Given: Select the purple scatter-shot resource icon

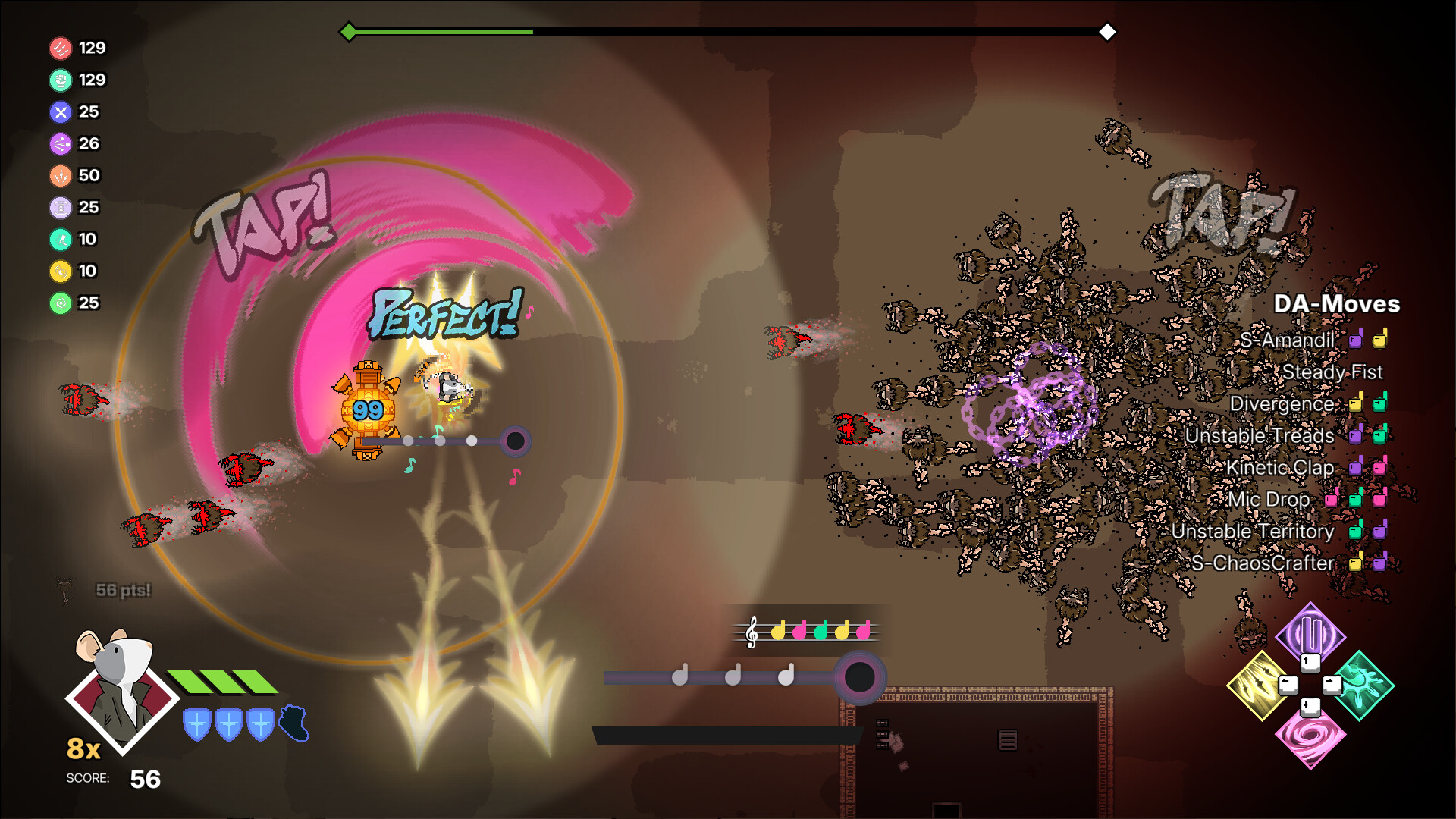Looking at the screenshot, I should pyautogui.click(x=59, y=143).
